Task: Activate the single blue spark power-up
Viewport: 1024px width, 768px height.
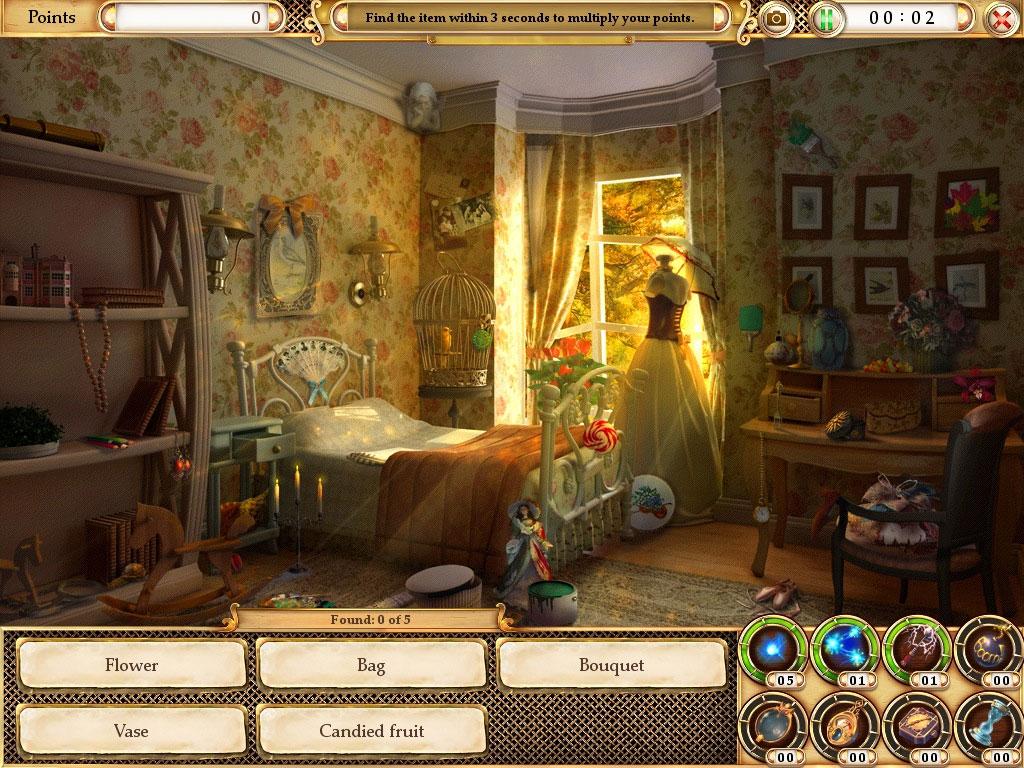Action: coord(771,647)
